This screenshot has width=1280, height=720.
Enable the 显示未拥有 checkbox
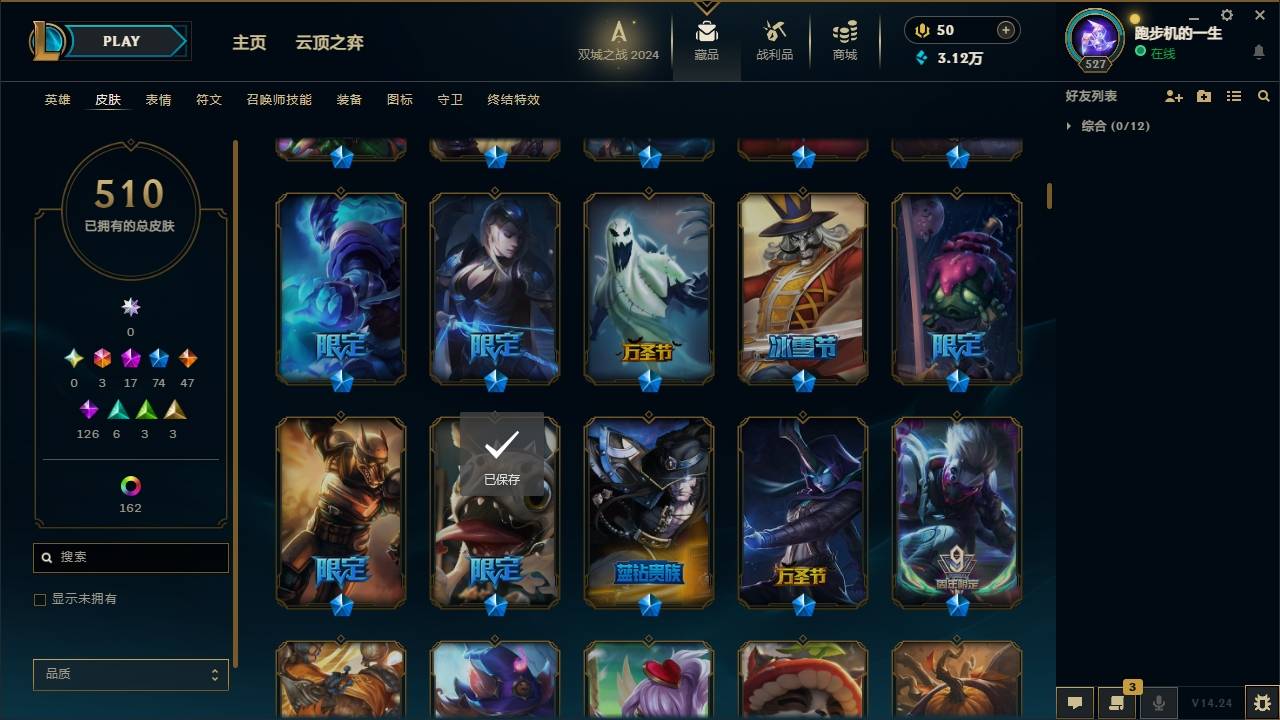pos(40,599)
